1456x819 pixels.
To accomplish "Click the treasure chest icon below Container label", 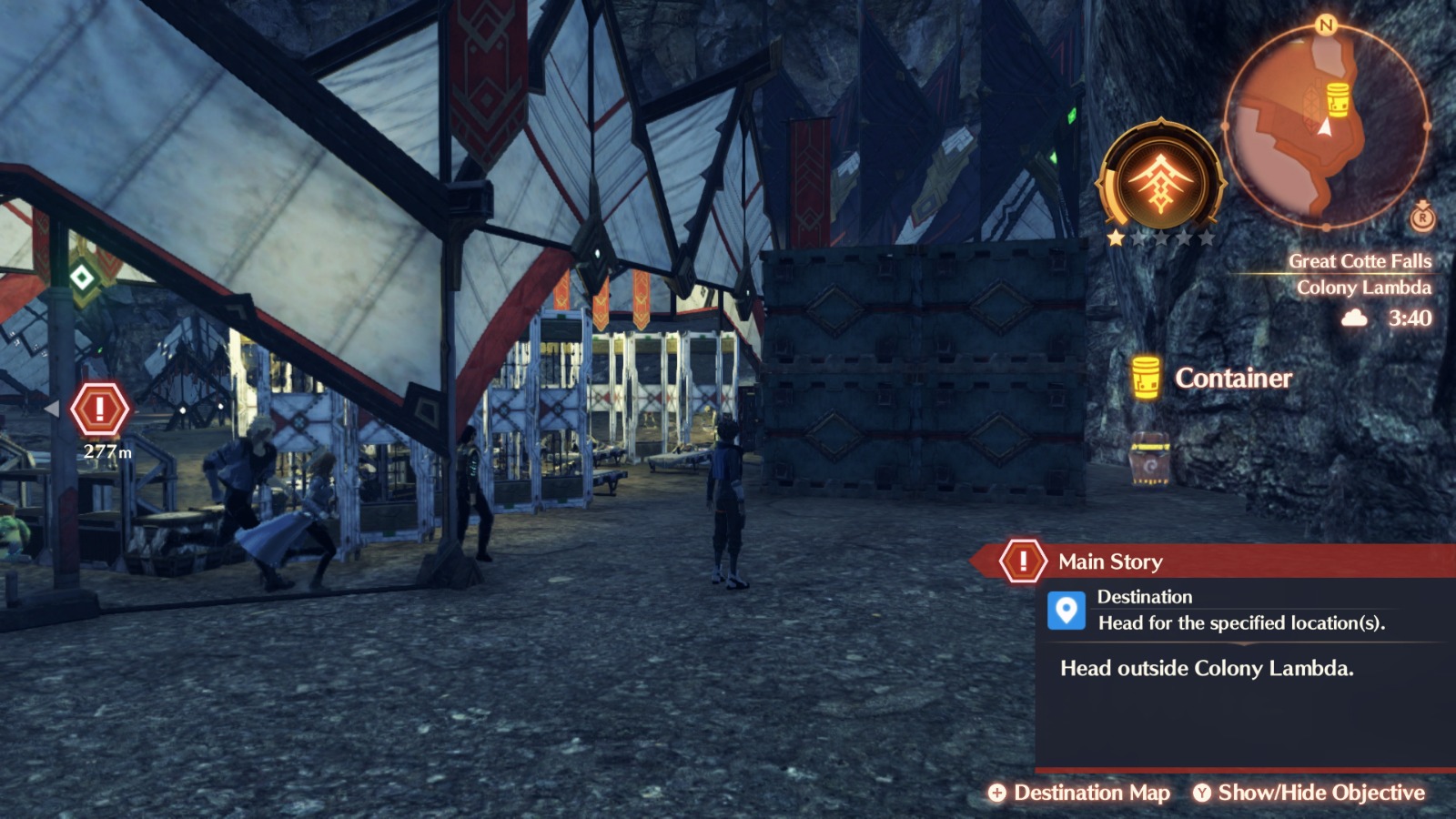I will 1148,460.
